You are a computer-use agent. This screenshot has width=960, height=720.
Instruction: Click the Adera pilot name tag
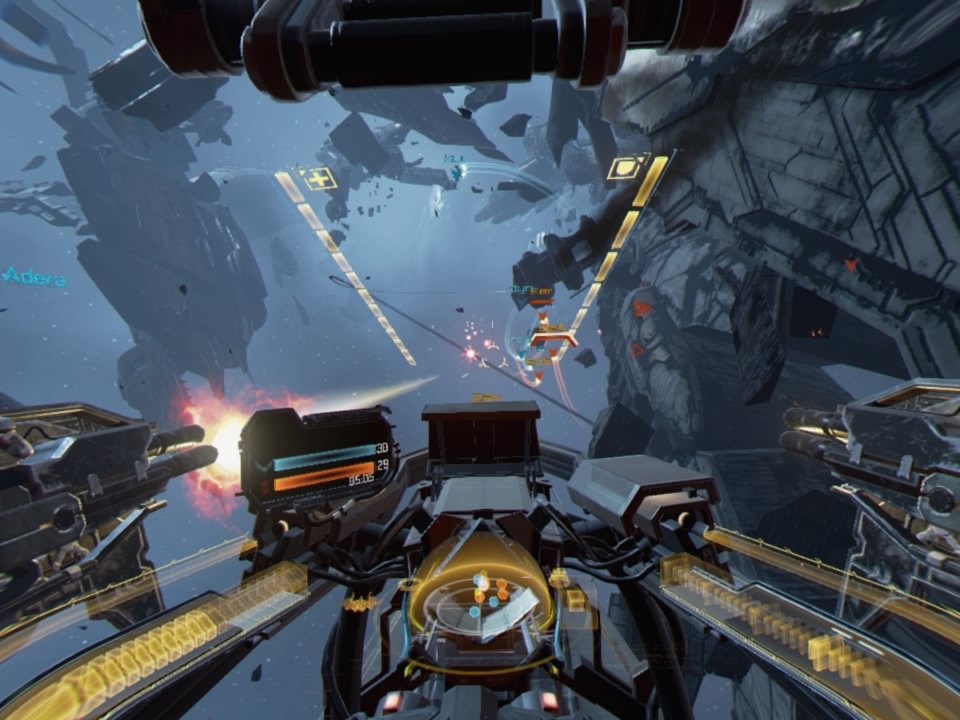point(36,277)
